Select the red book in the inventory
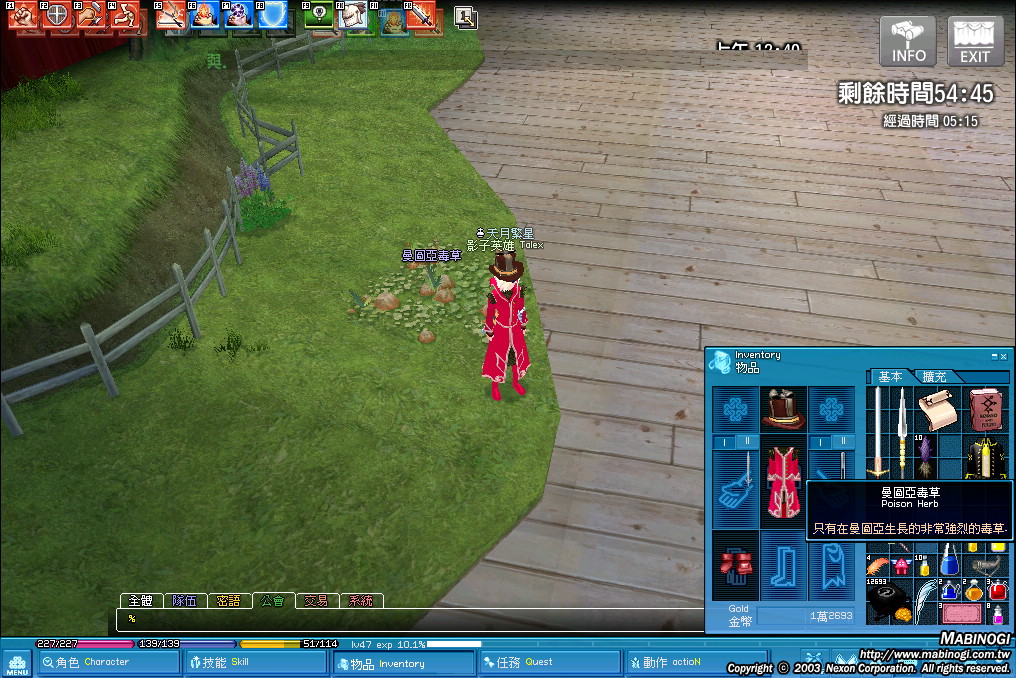 pyautogui.click(x=987, y=409)
